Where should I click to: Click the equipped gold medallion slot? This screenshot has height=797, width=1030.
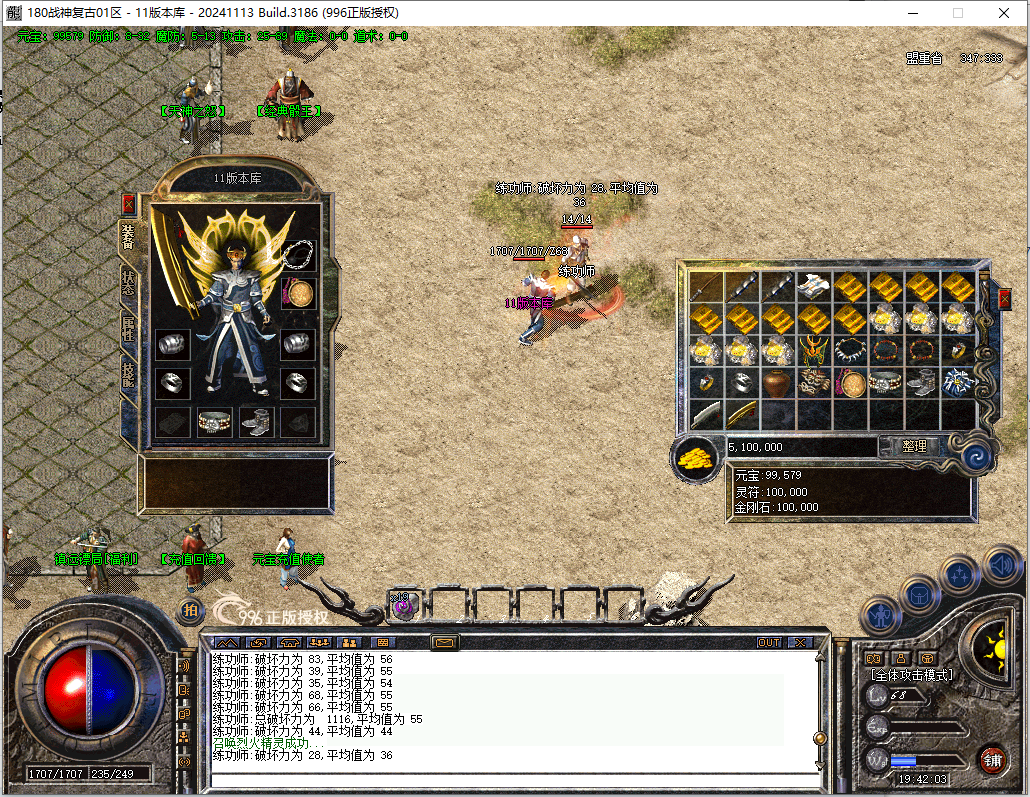pyautogui.click(x=298, y=293)
